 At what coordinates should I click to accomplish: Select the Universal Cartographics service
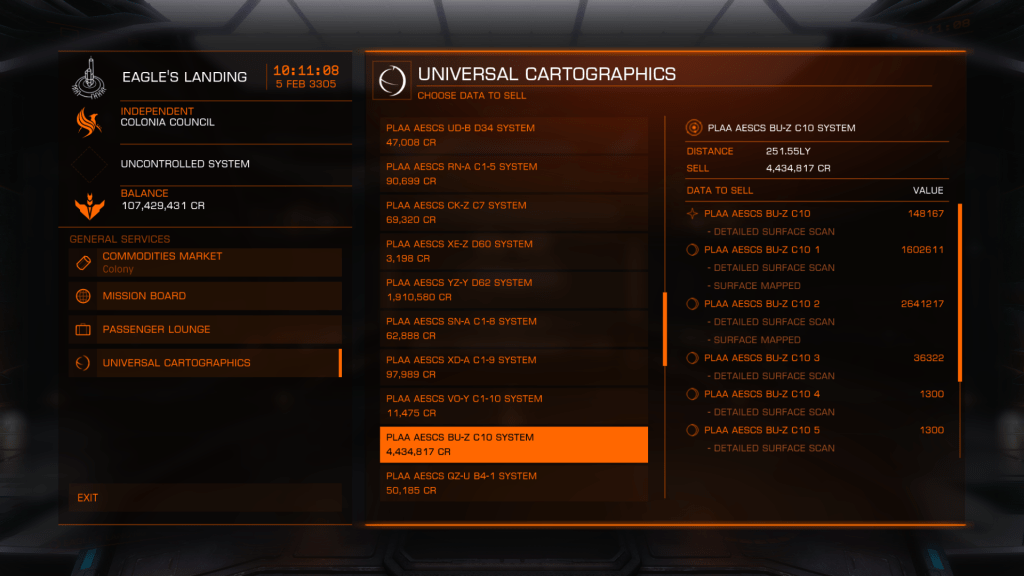tap(205, 363)
